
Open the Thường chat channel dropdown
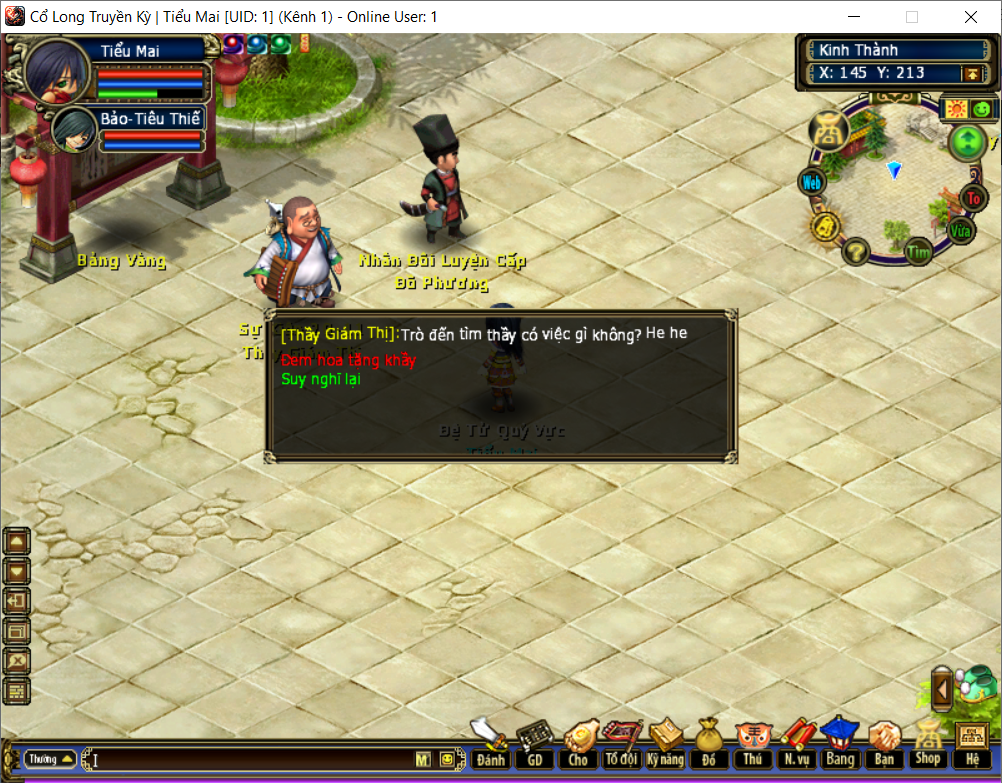tap(50, 759)
